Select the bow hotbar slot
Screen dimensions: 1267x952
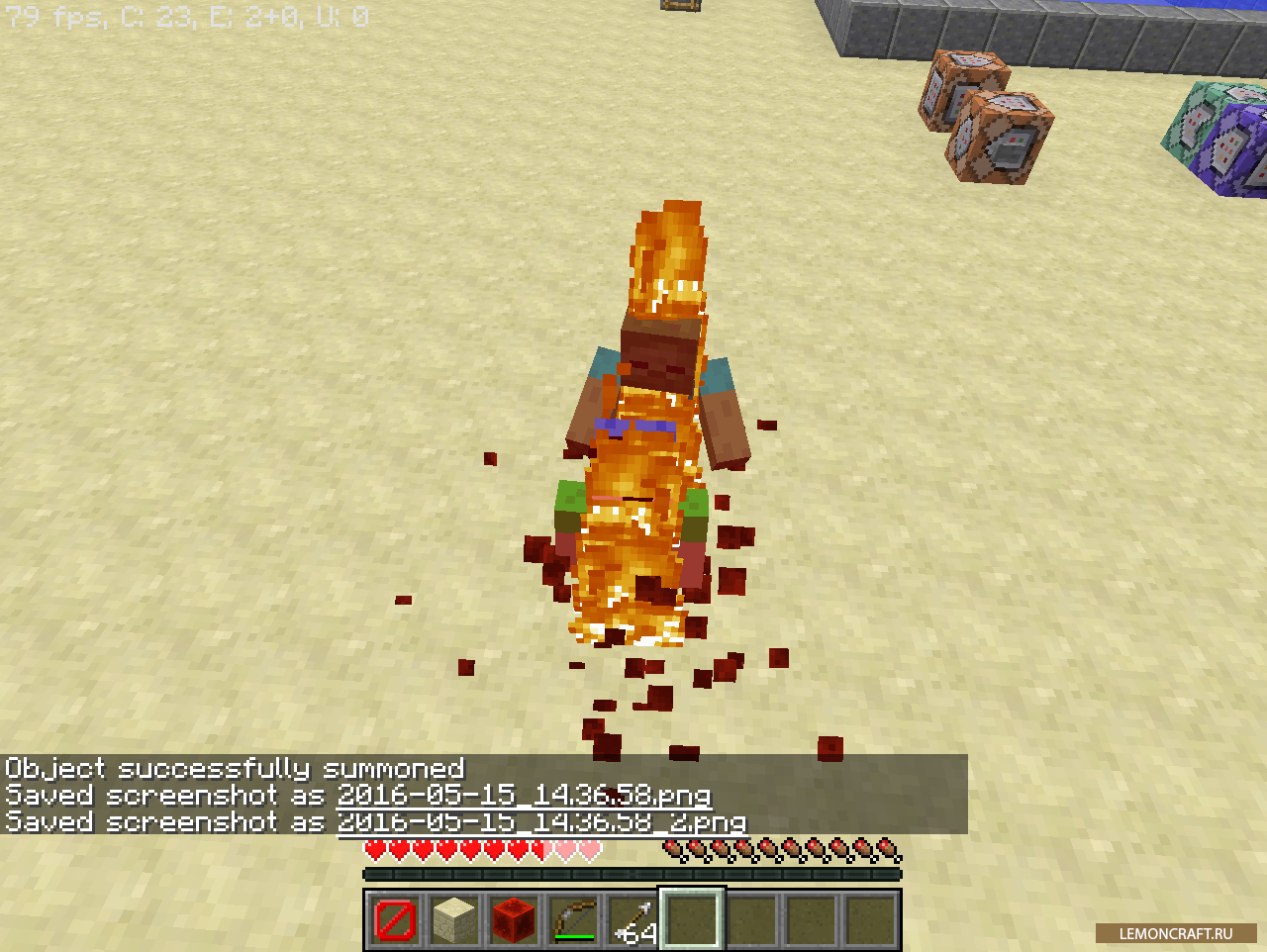pyautogui.click(x=573, y=919)
